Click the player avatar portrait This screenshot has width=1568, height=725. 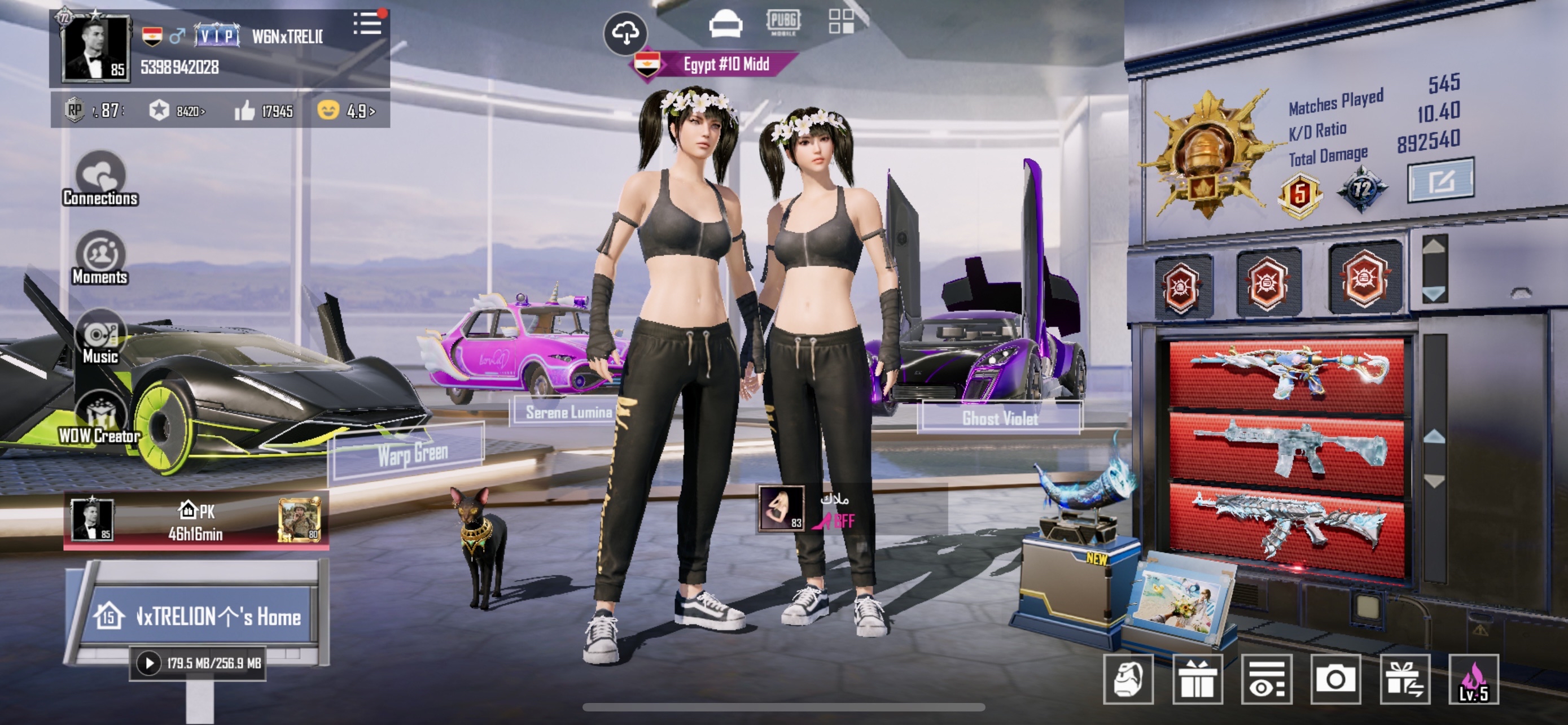coord(95,49)
